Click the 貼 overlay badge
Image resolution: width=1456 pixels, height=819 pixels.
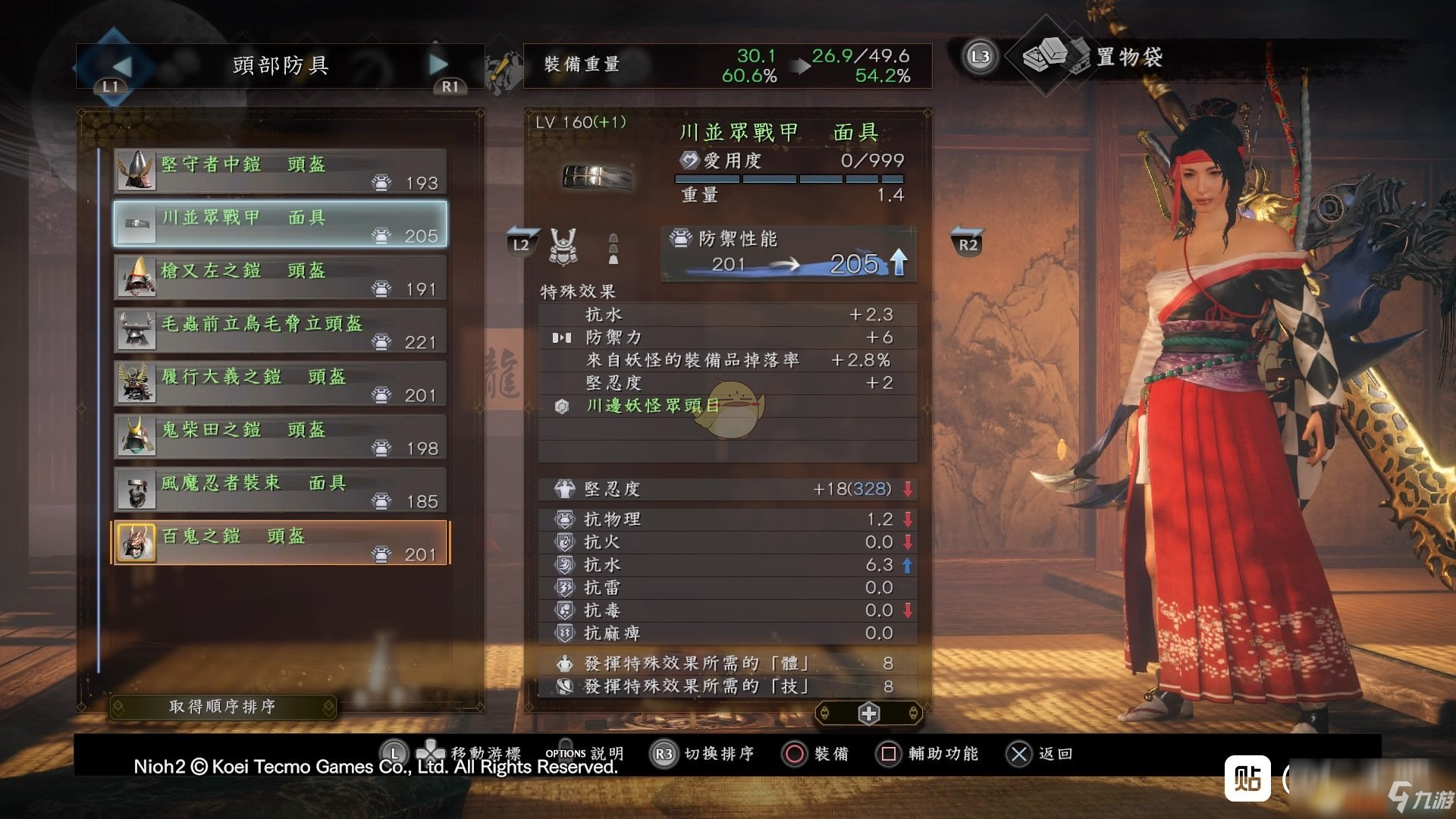point(1247,778)
